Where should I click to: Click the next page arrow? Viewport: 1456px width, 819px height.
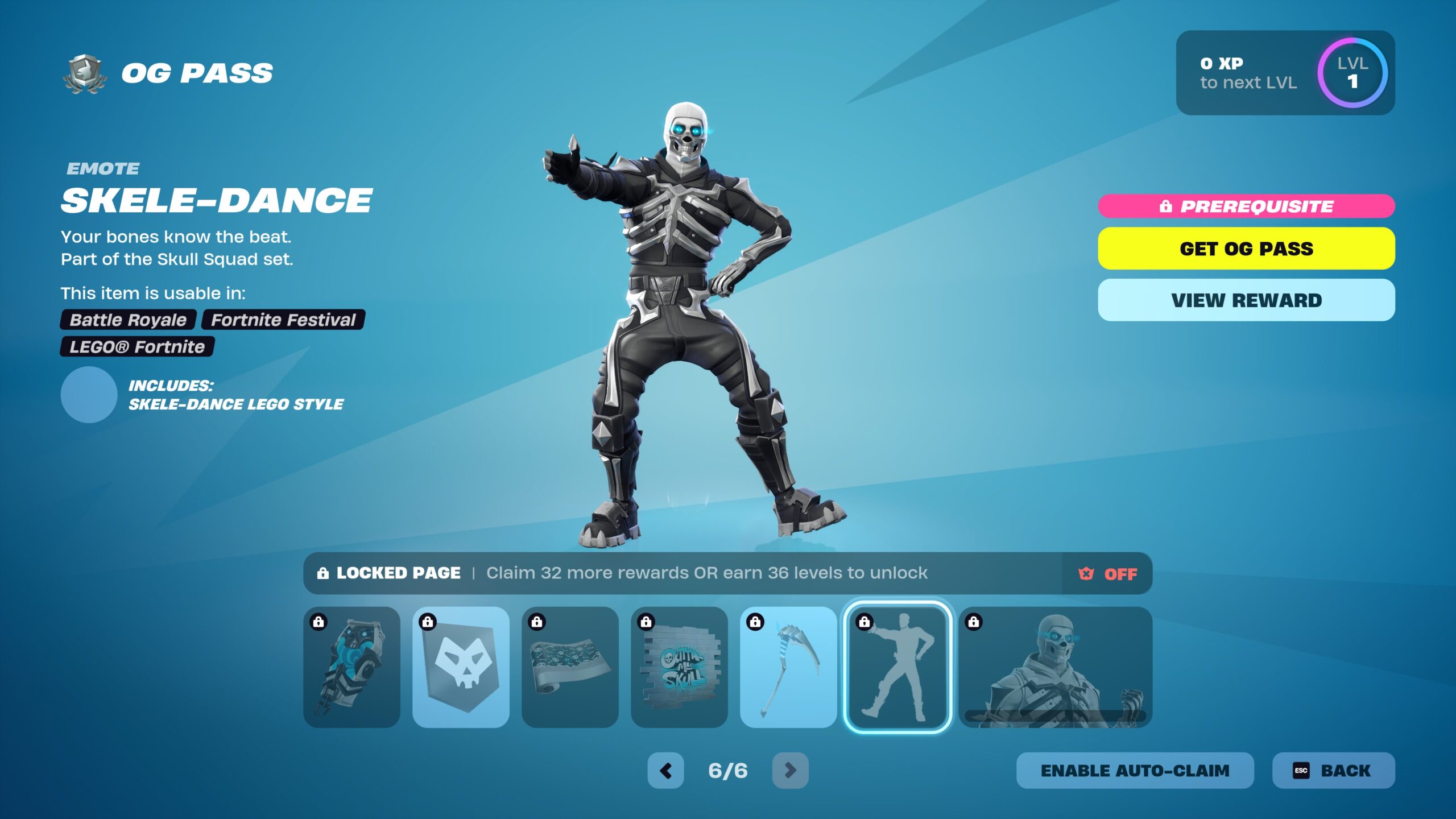790,771
